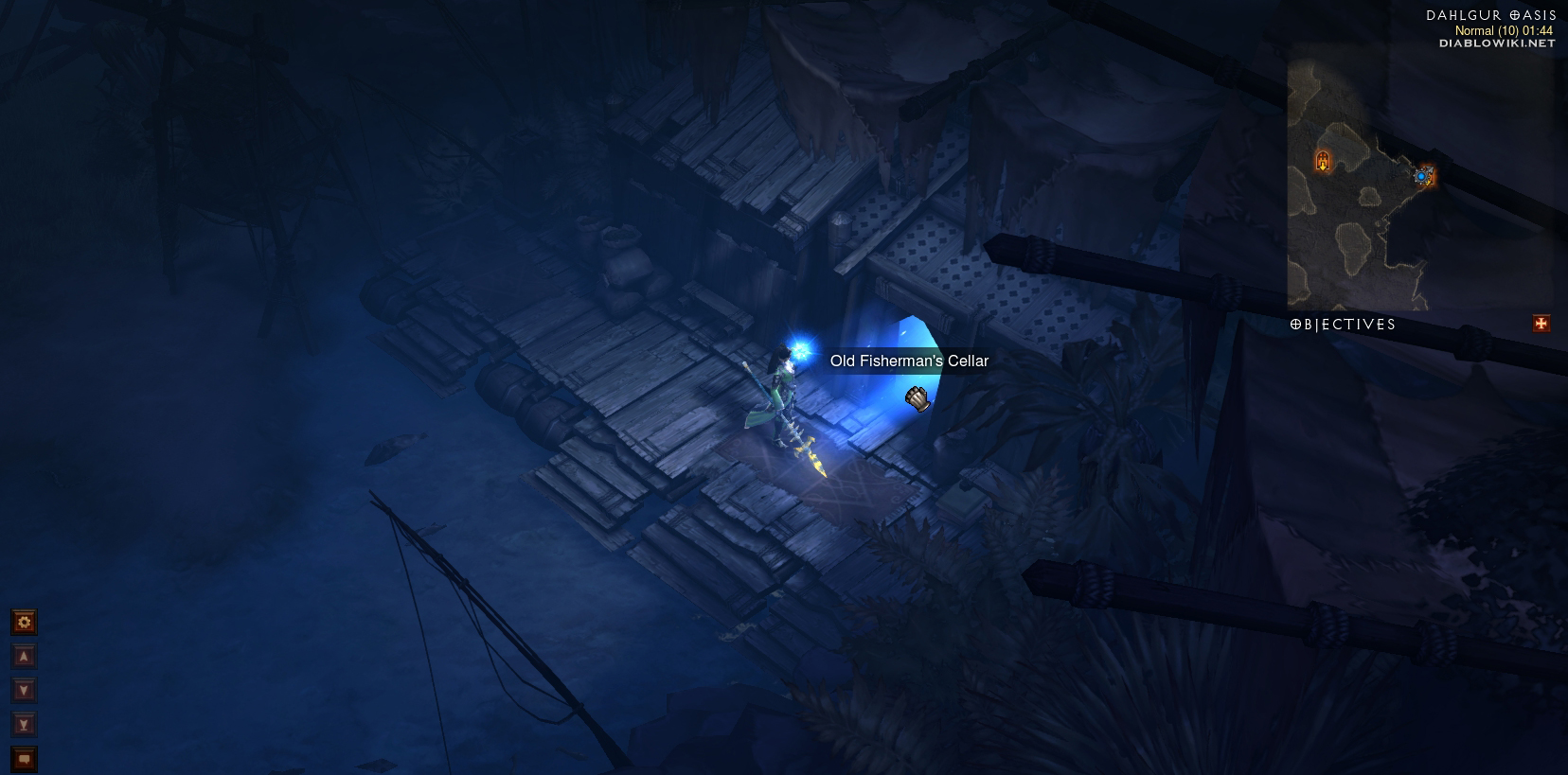Click the Objectives header label

point(1343,324)
